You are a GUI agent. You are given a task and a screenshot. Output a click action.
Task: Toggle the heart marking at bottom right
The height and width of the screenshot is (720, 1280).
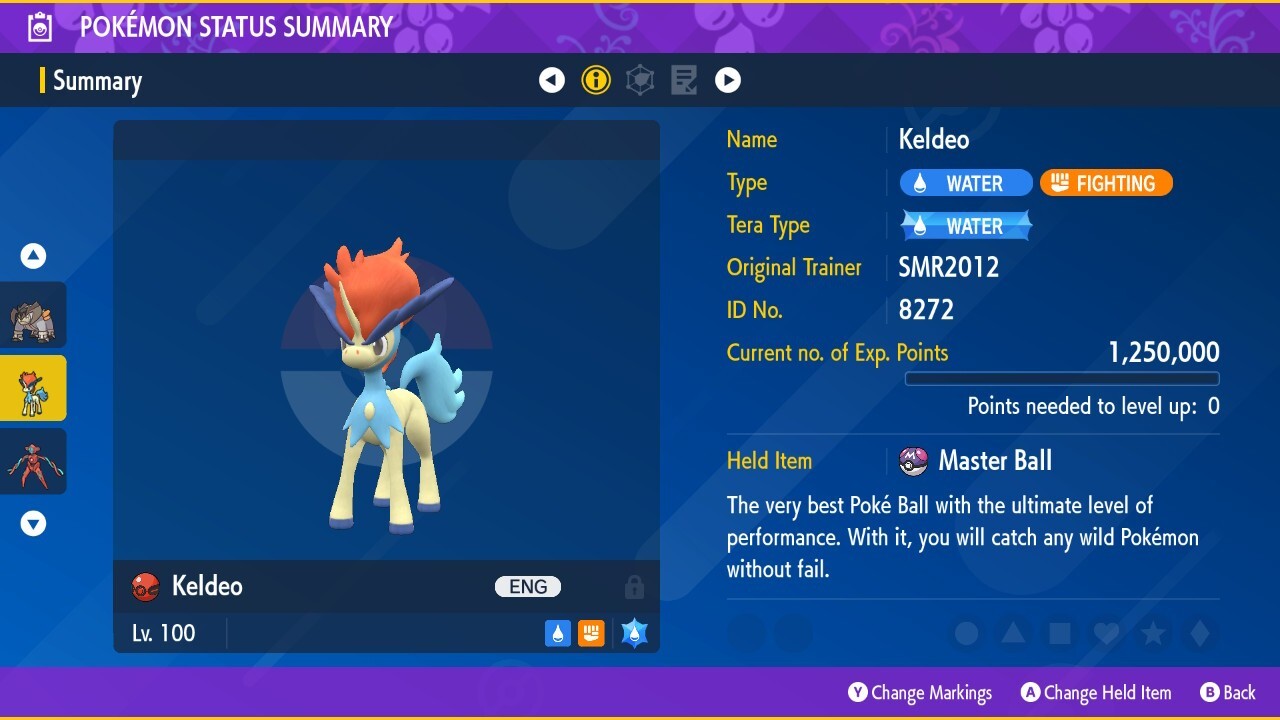(x=1106, y=633)
